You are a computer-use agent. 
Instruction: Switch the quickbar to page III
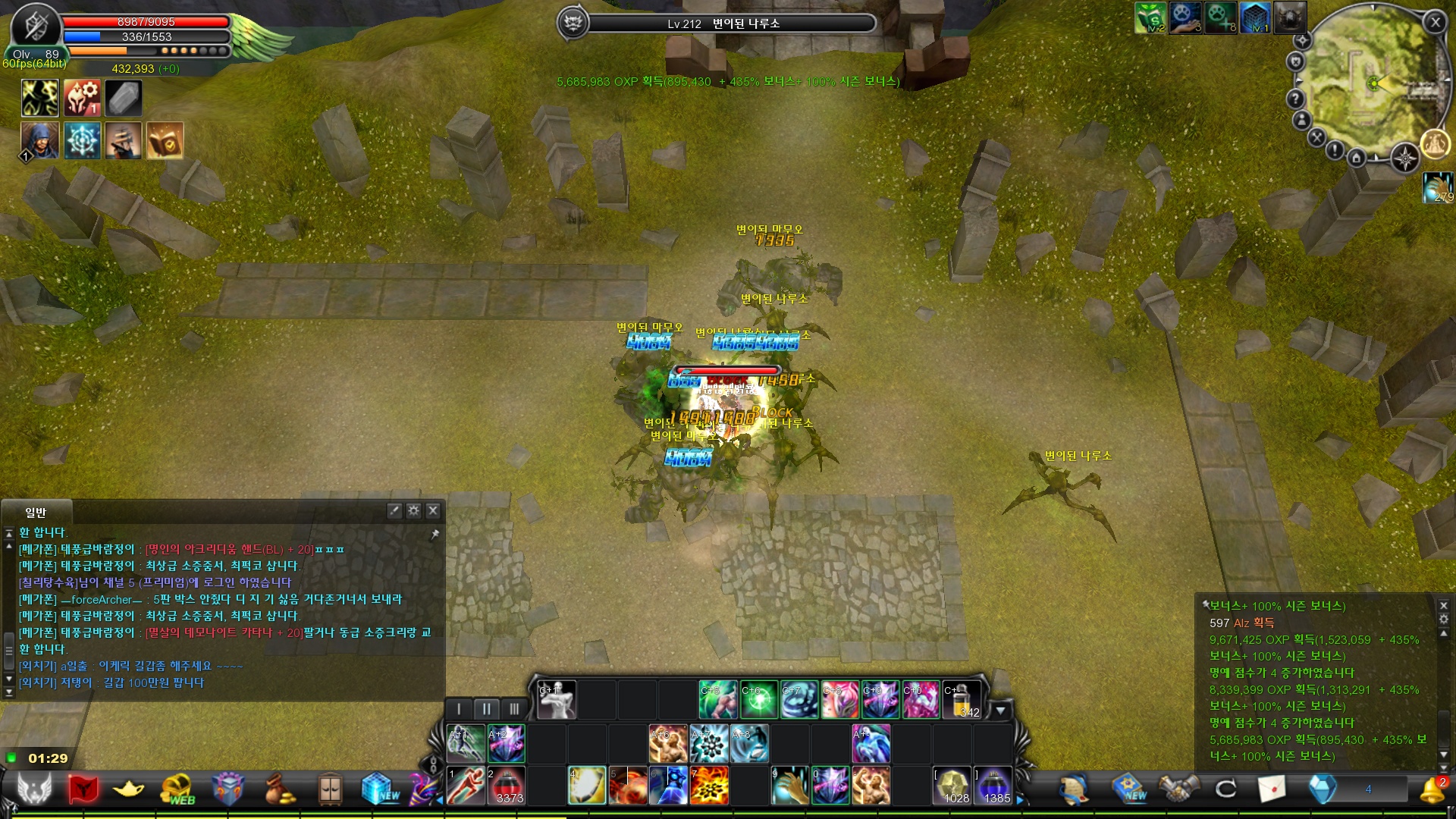[516, 708]
